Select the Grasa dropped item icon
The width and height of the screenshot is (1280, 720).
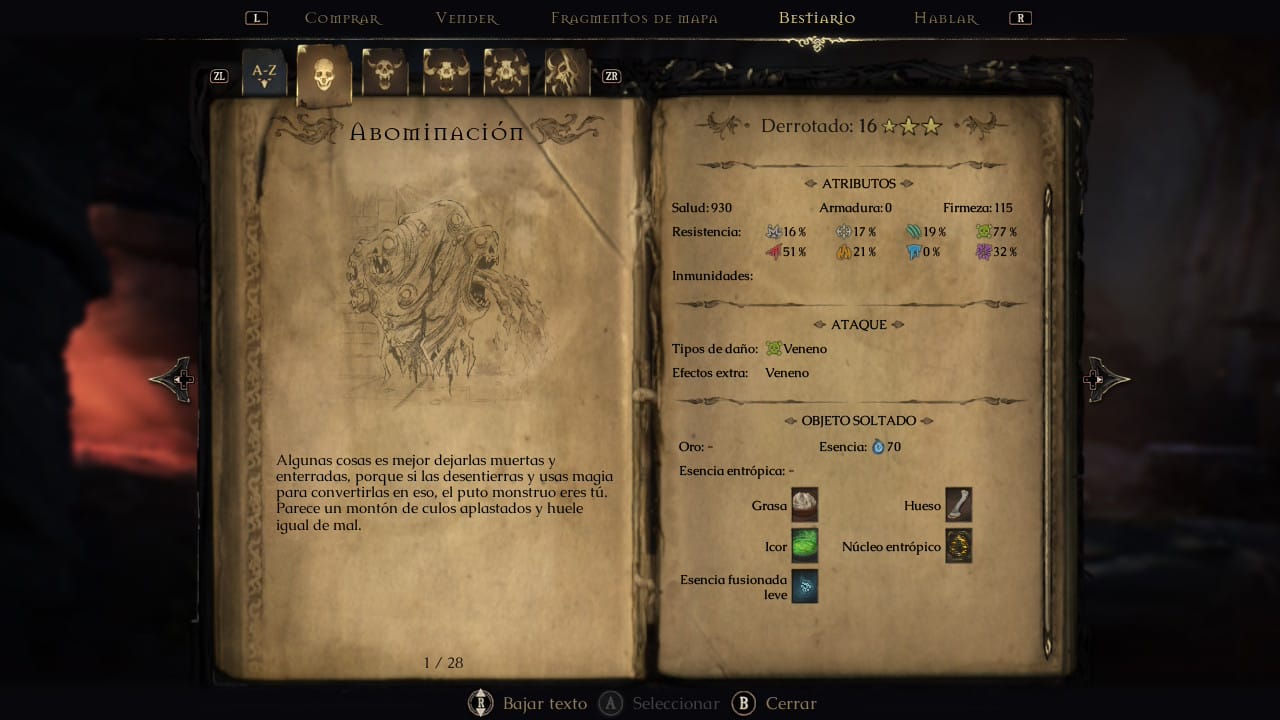[805, 506]
